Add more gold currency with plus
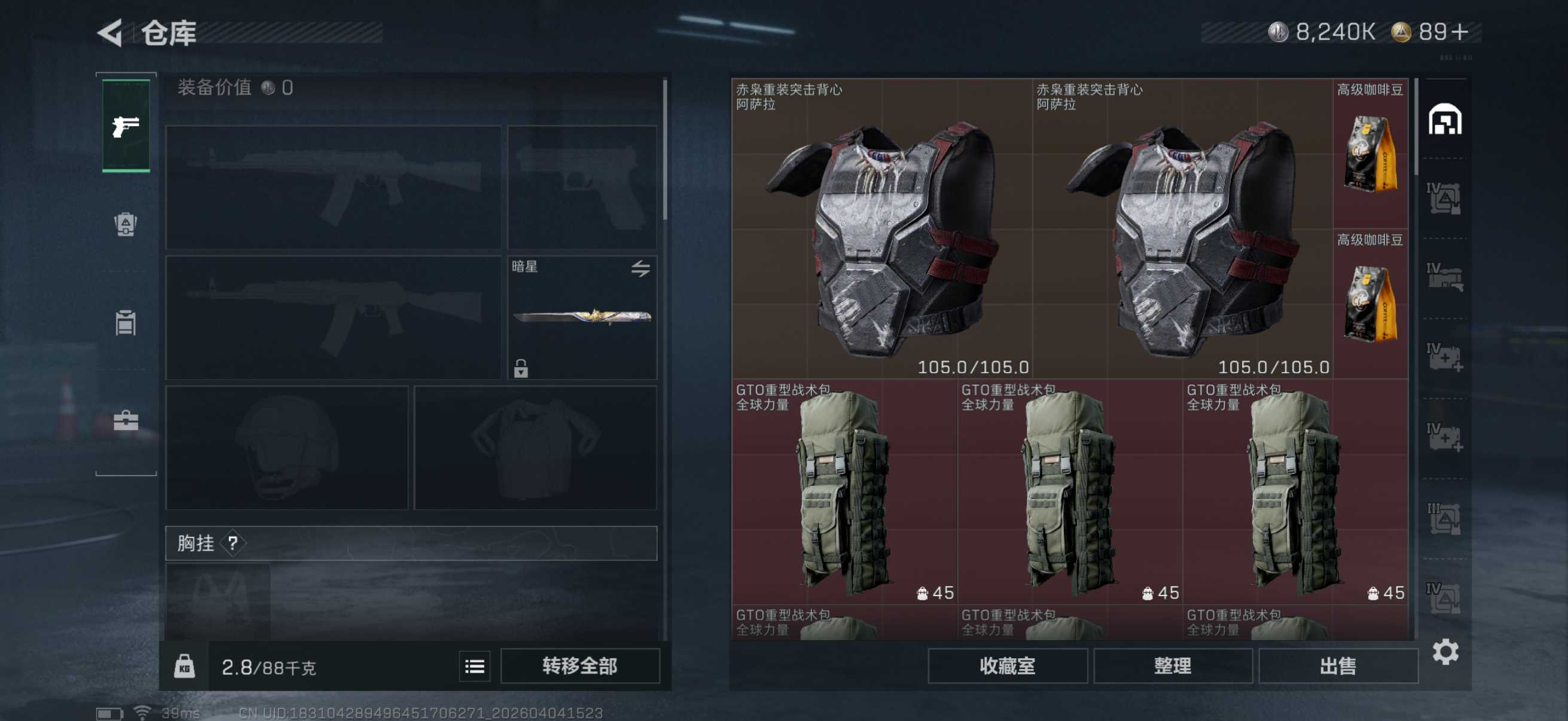This screenshot has width=1568, height=721. coord(1460,32)
